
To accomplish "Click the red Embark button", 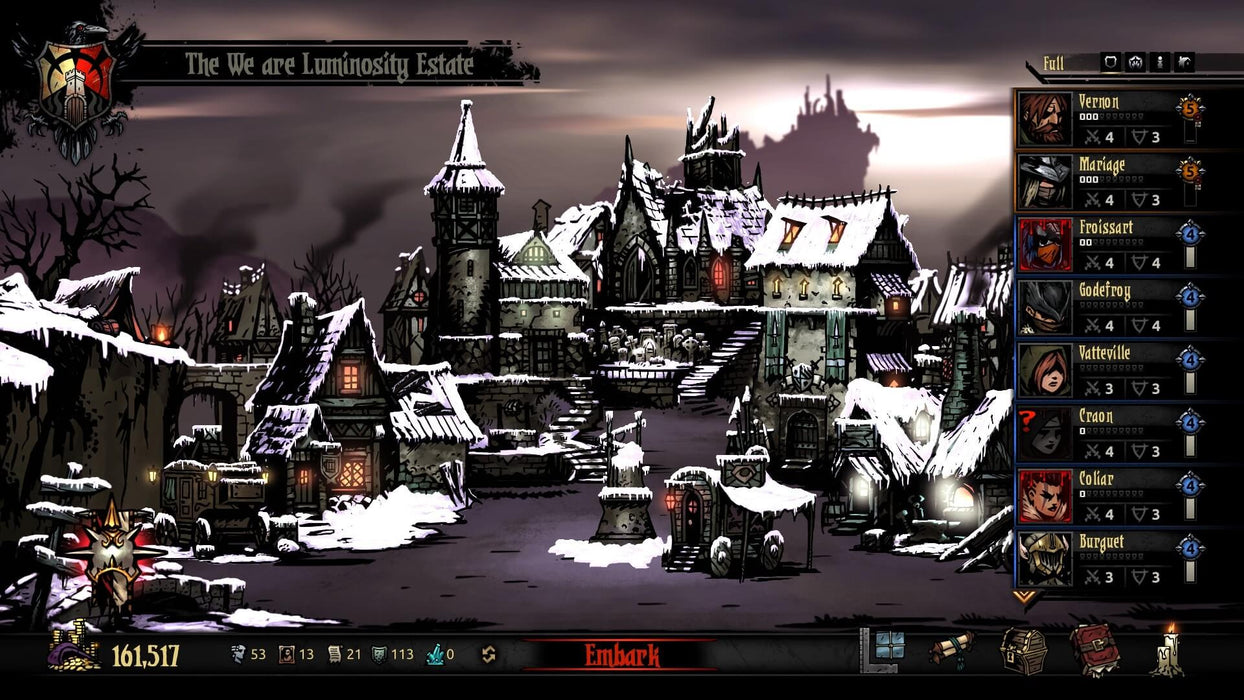I will (621, 656).
